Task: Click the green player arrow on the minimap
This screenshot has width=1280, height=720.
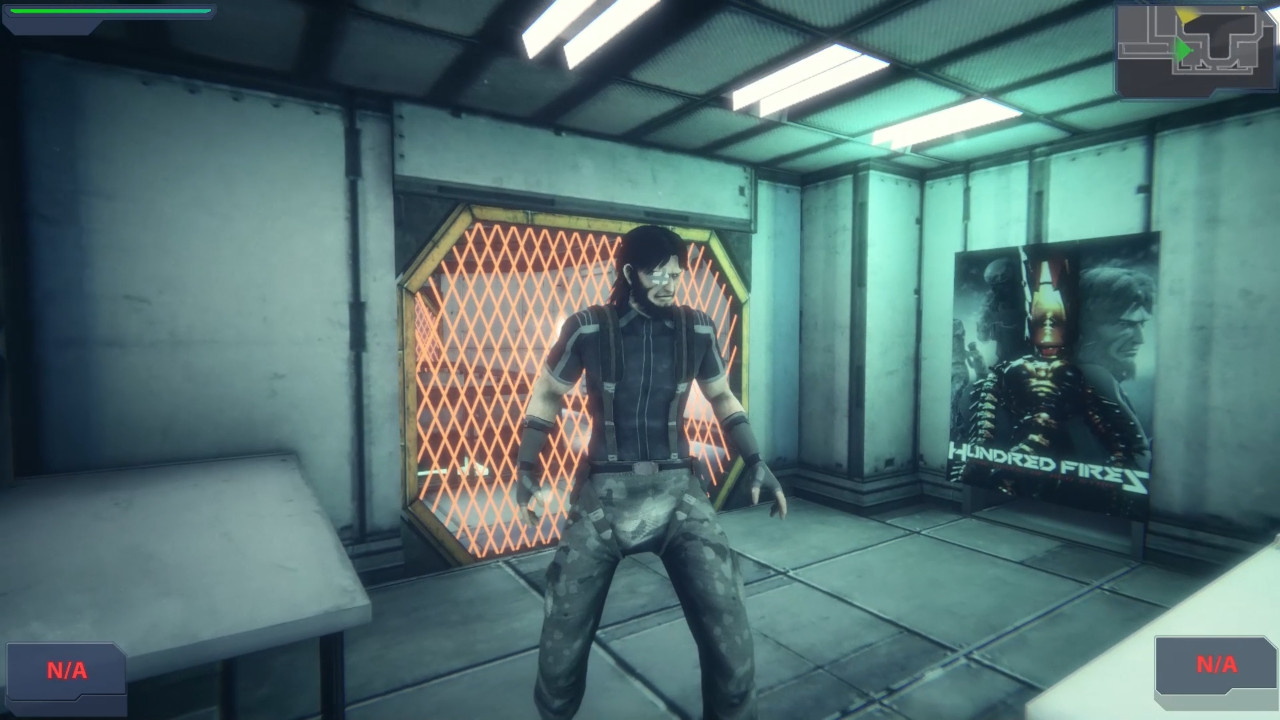Action: coord(1182,49)
